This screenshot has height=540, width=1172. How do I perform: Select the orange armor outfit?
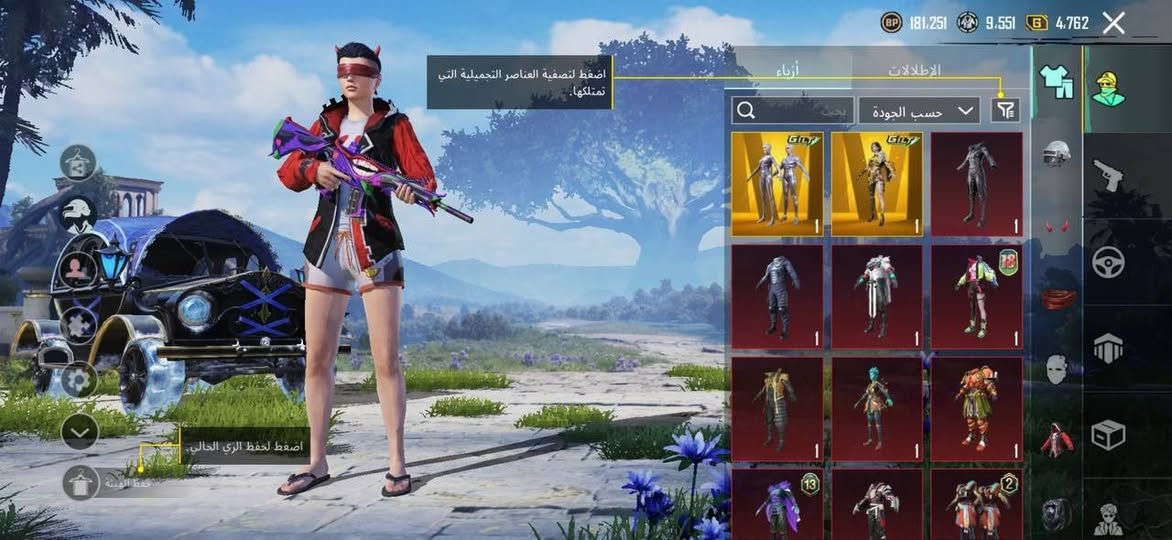tap(977, 408)
